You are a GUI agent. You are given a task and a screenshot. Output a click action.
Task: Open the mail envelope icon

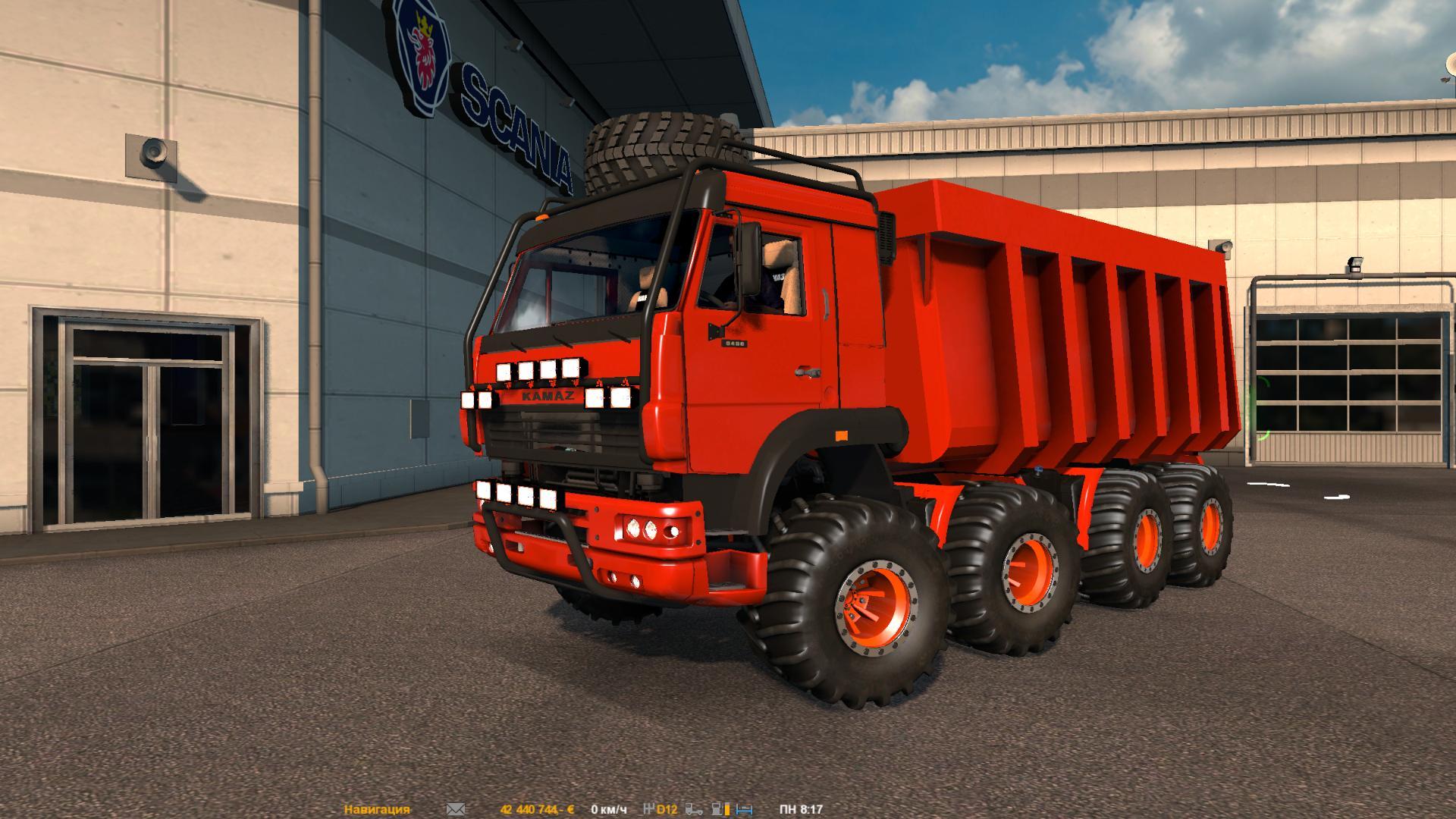coord(456,809)
